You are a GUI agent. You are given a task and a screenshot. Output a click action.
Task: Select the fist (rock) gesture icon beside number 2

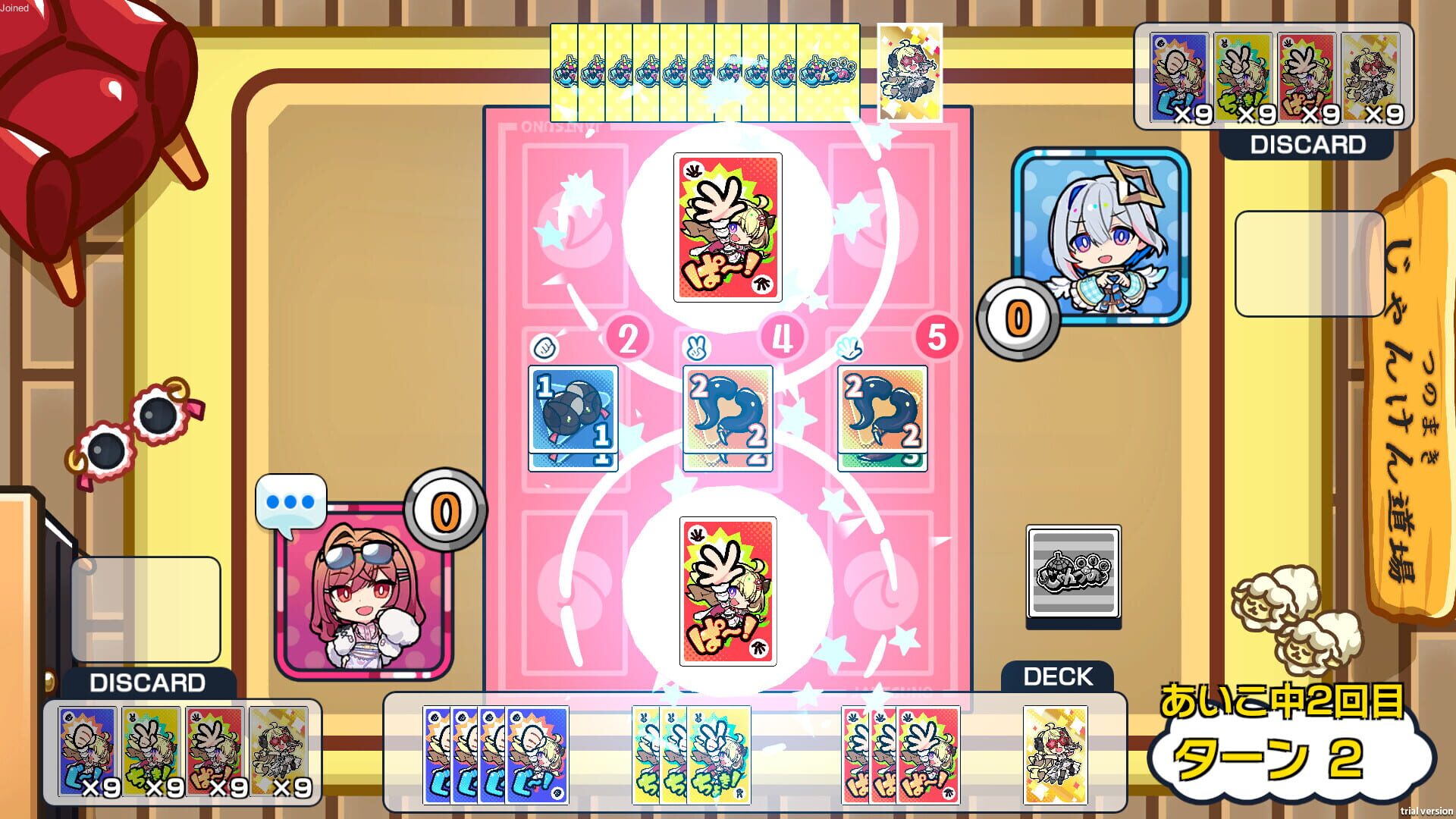click(545, 348)
